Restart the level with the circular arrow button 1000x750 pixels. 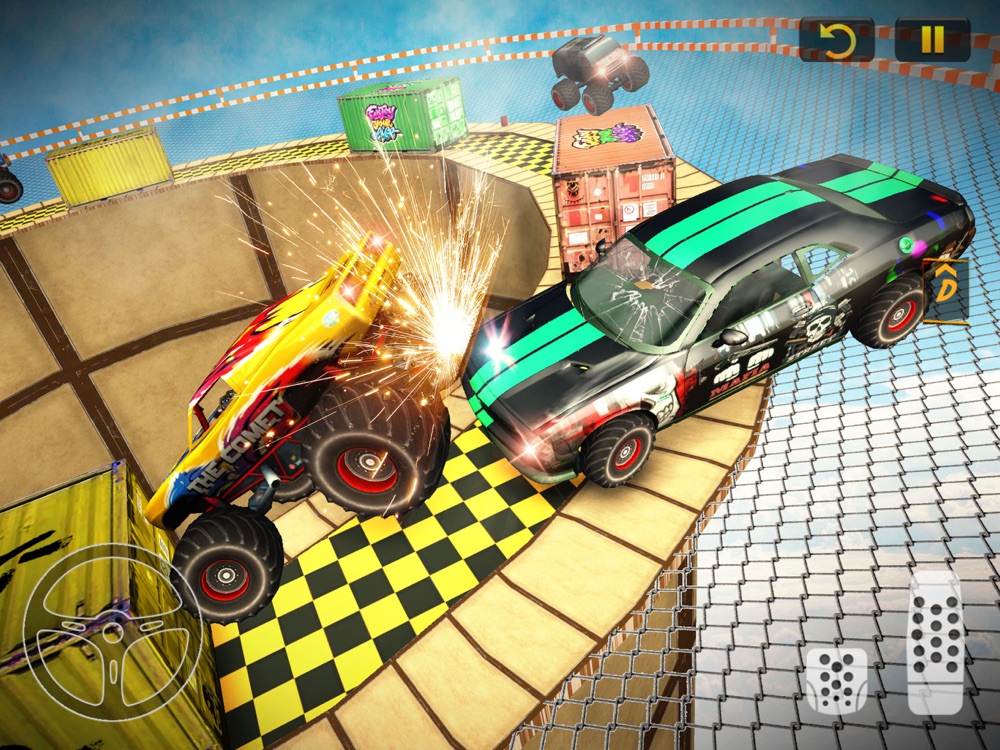tap(836, 40)
